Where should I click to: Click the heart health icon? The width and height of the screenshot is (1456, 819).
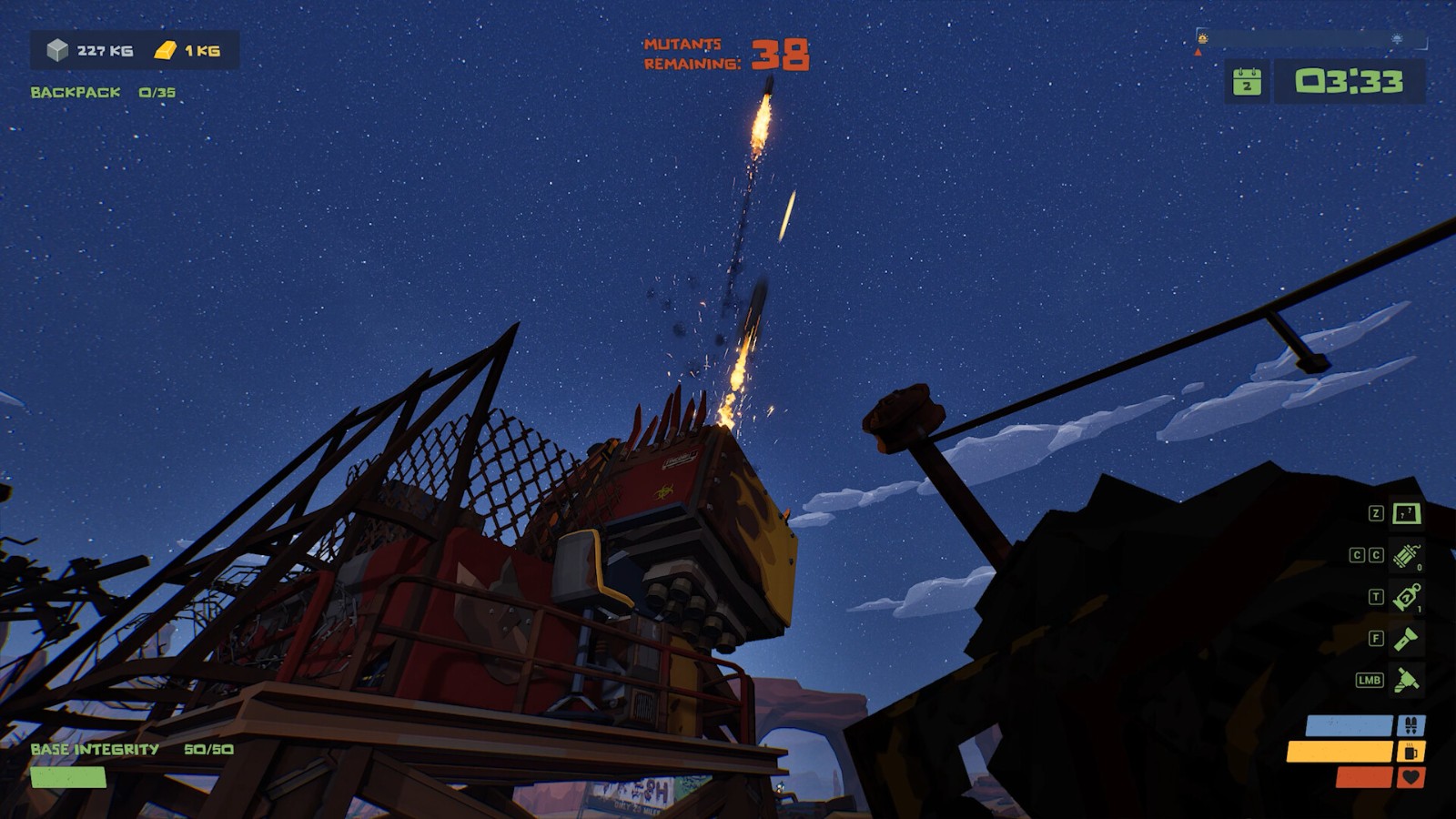coord(1411,777)
